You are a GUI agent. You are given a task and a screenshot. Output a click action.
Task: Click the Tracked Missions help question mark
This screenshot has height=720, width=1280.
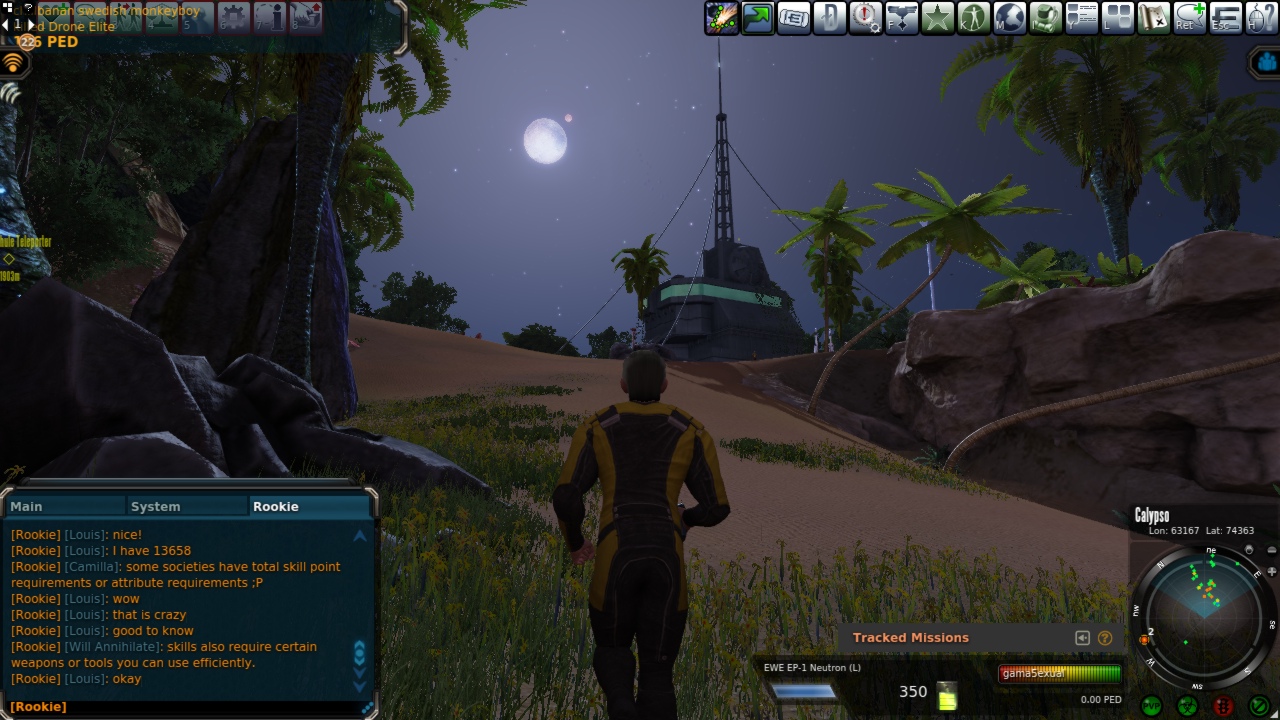[1105, 638]
